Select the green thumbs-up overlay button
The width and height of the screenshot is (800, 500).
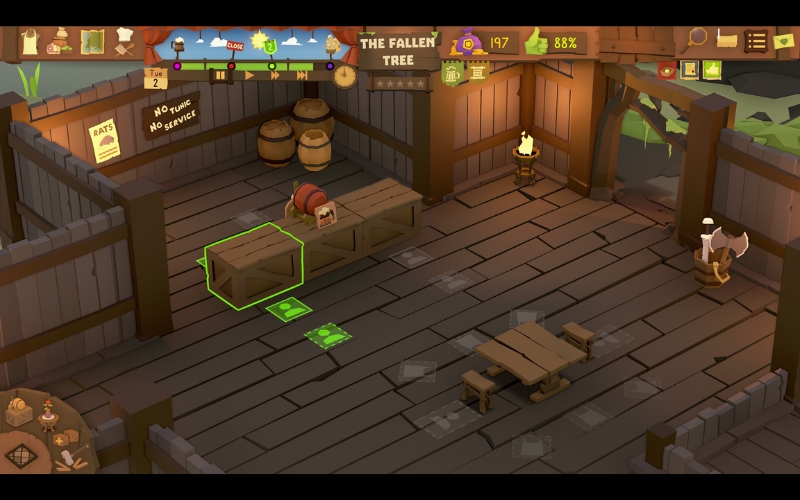pyautogui.click(x=712, y=69)
